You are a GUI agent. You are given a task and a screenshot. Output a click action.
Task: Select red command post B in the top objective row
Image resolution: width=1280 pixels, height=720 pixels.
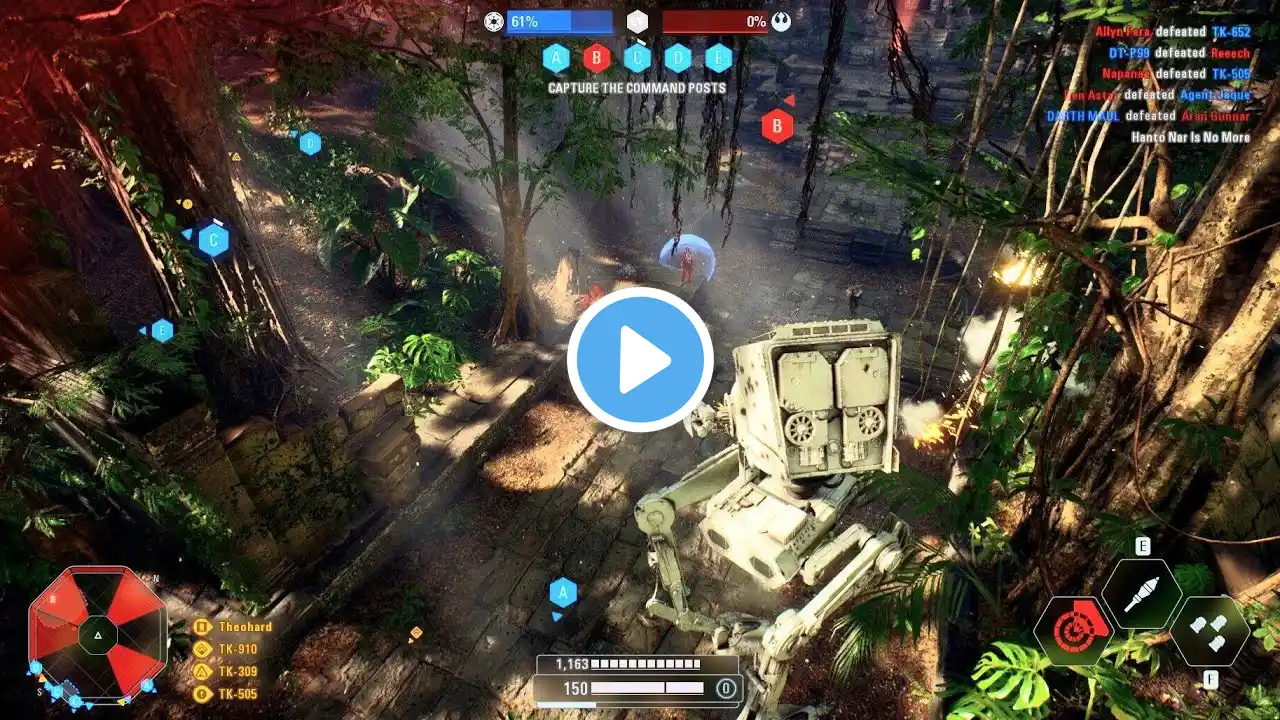coord(597,58)
